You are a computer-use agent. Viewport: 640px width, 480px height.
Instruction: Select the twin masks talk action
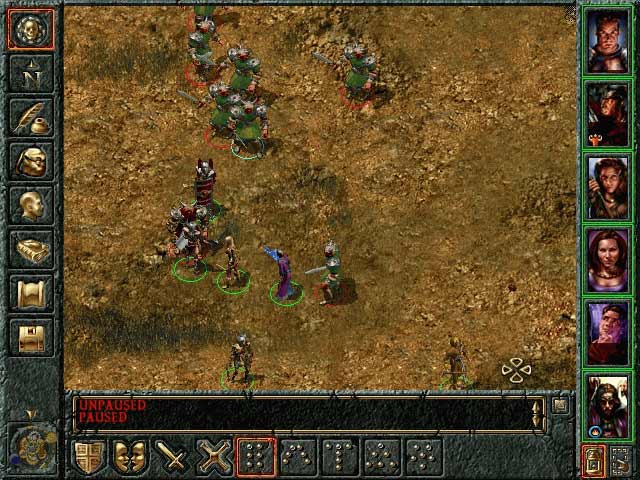coord(132,457)
